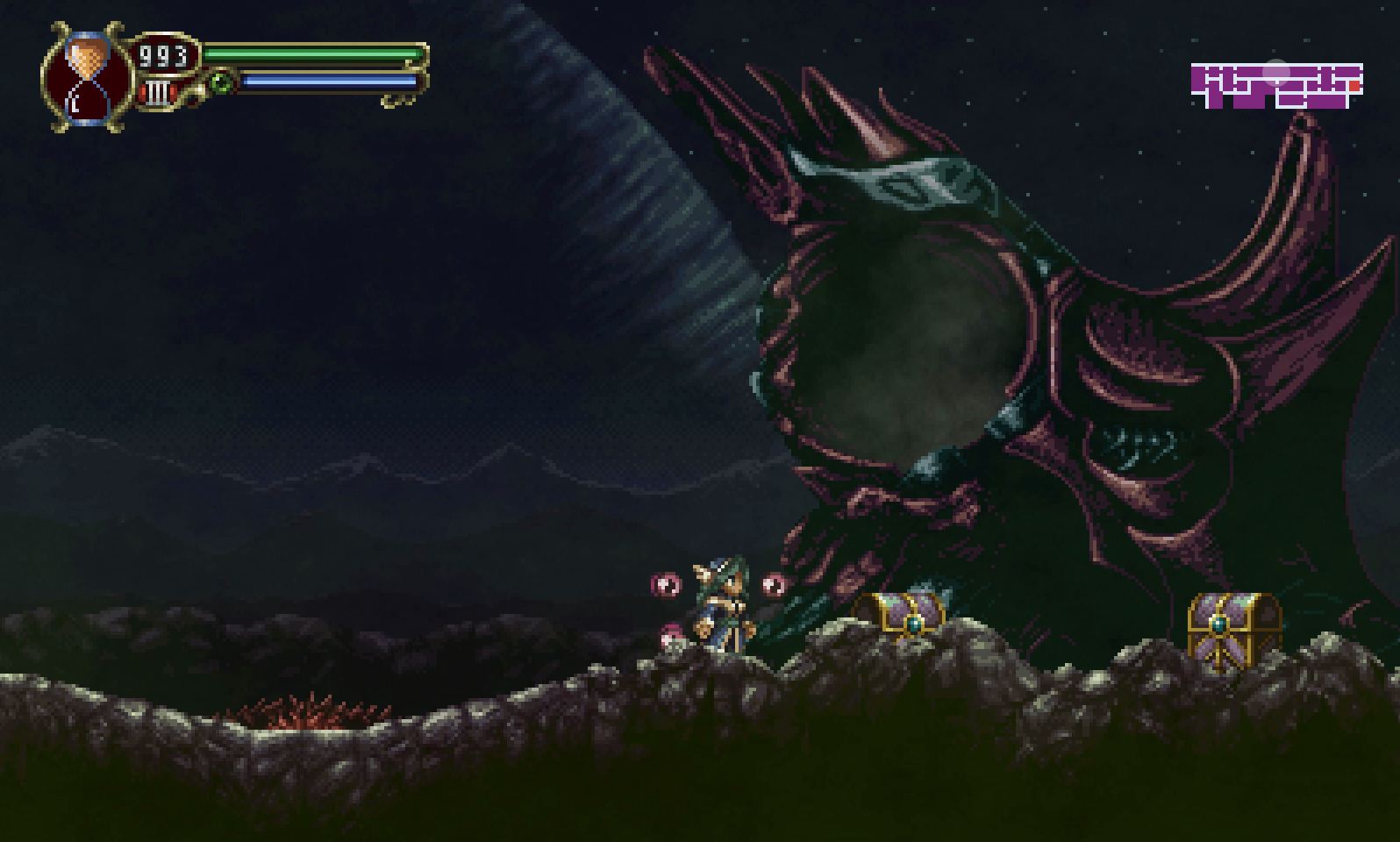Click the moon behind the minimap
Image resolution: width=1400 pixels, height=842 pixels.
[1276, 72]
